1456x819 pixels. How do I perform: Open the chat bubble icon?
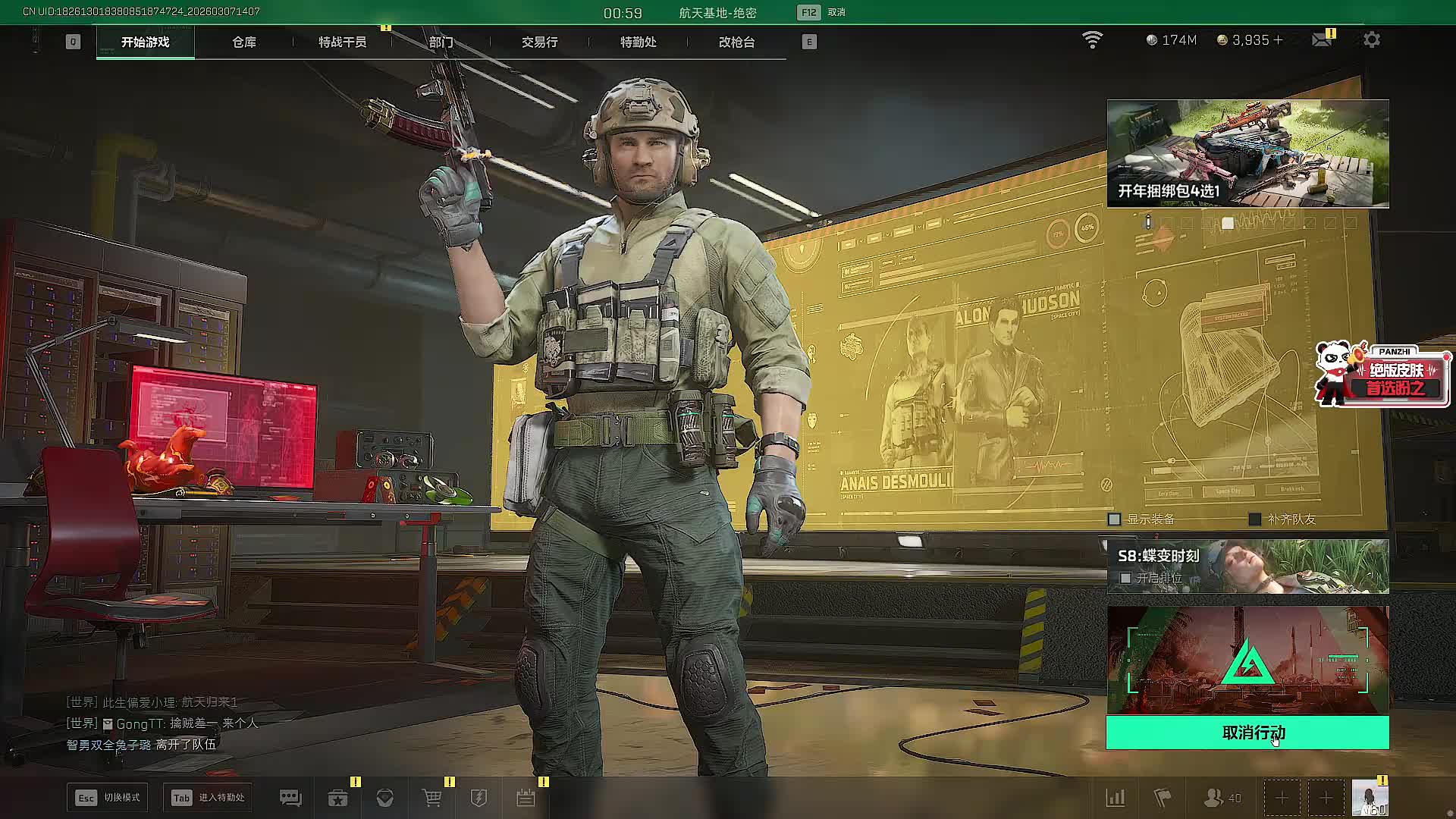point(290,798)
